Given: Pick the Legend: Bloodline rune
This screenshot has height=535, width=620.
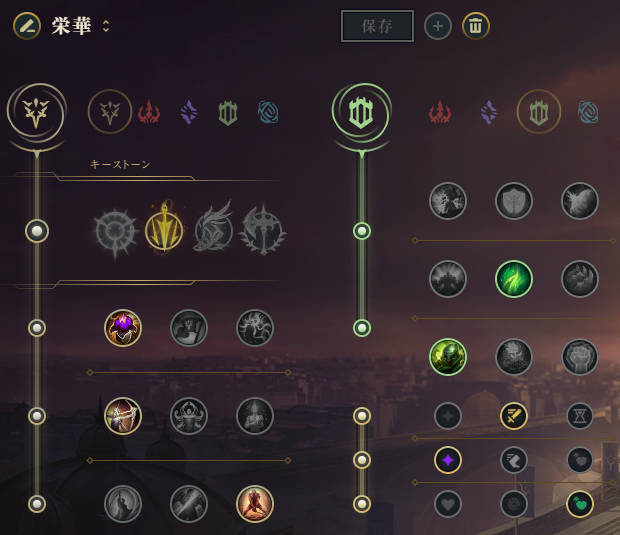Looking at the screenshot, I should coord(255,416).
